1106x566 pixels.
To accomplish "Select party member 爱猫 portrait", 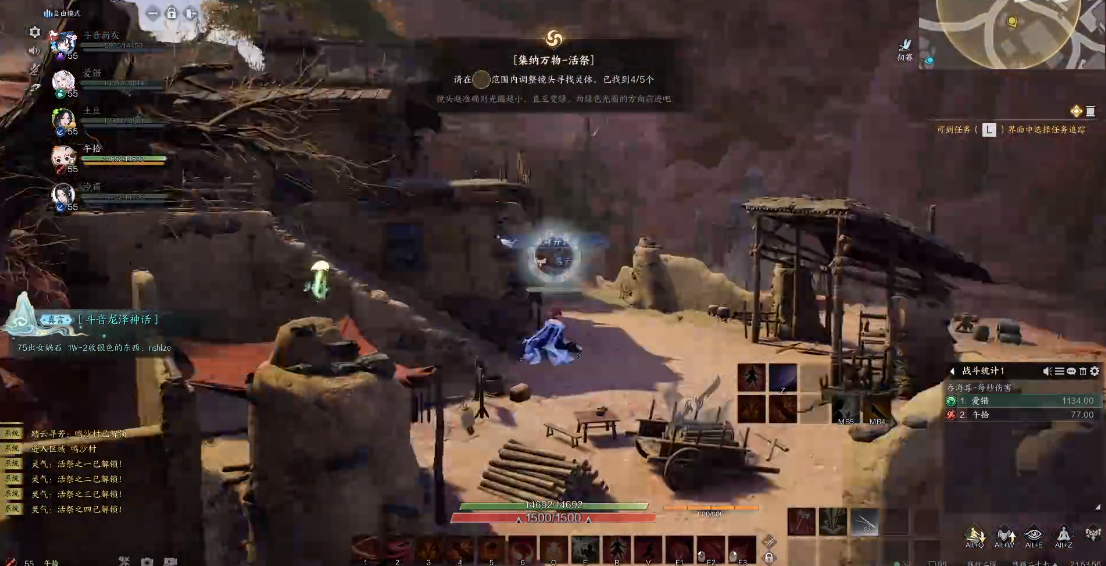I will [x=64, y=80].
